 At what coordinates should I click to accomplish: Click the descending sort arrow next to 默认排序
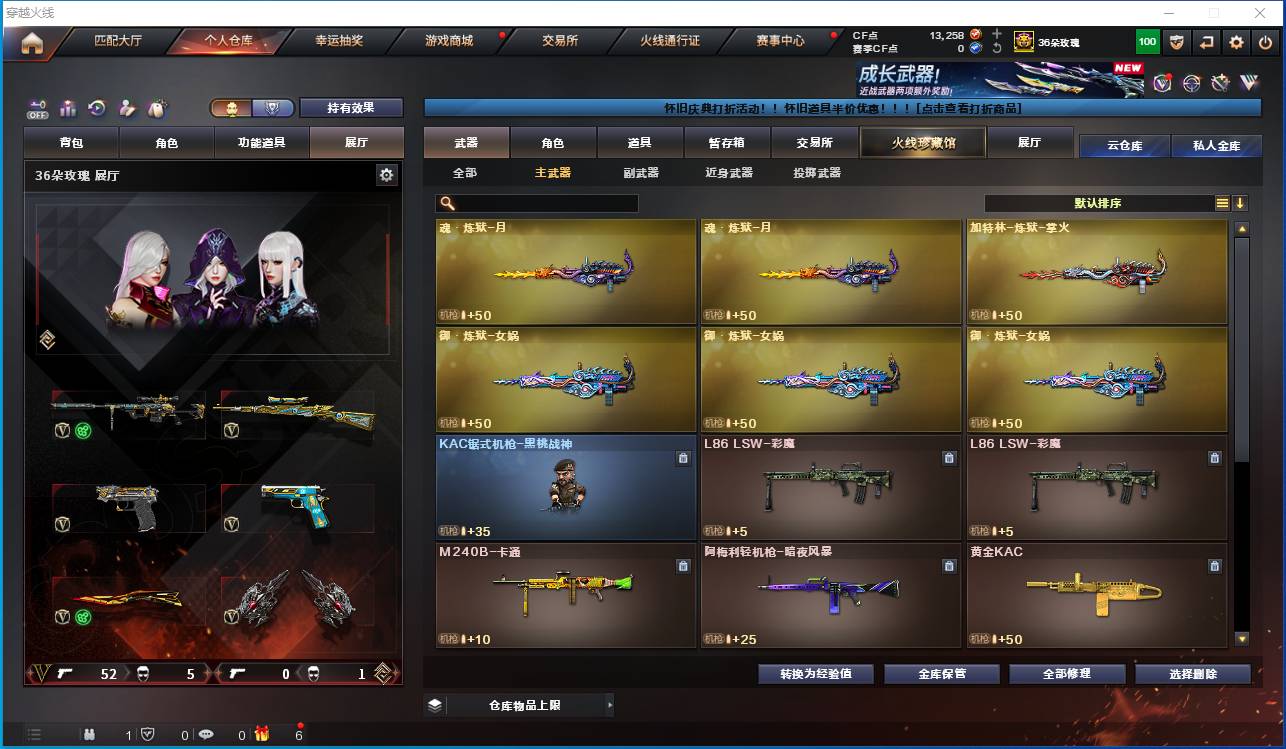click(x=1241, y=203)
